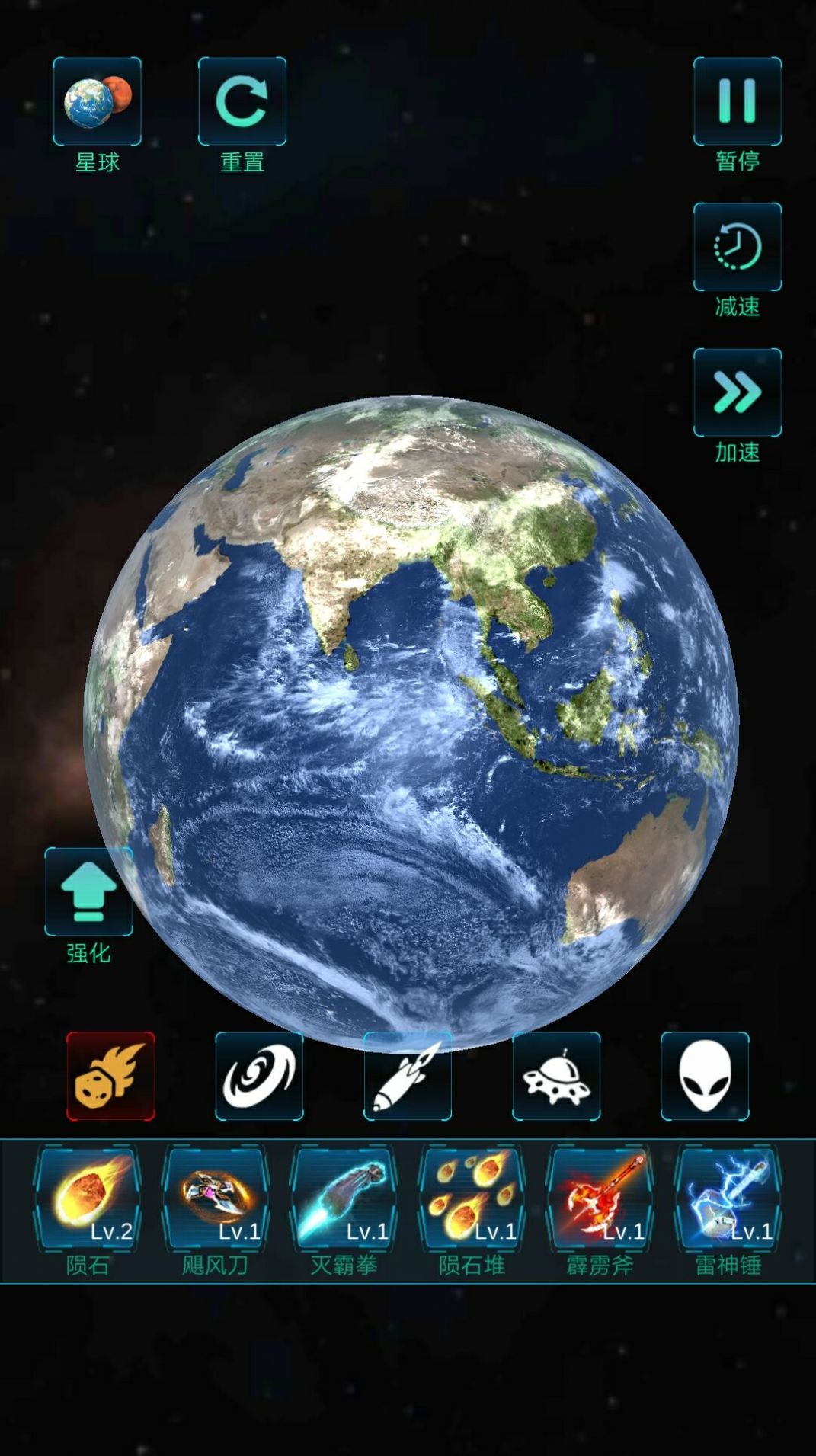This screenshot has width=816, height=1456.
Task: Choose the 飓风刀 hurricane blade weapon
Action: (215, 1199)
